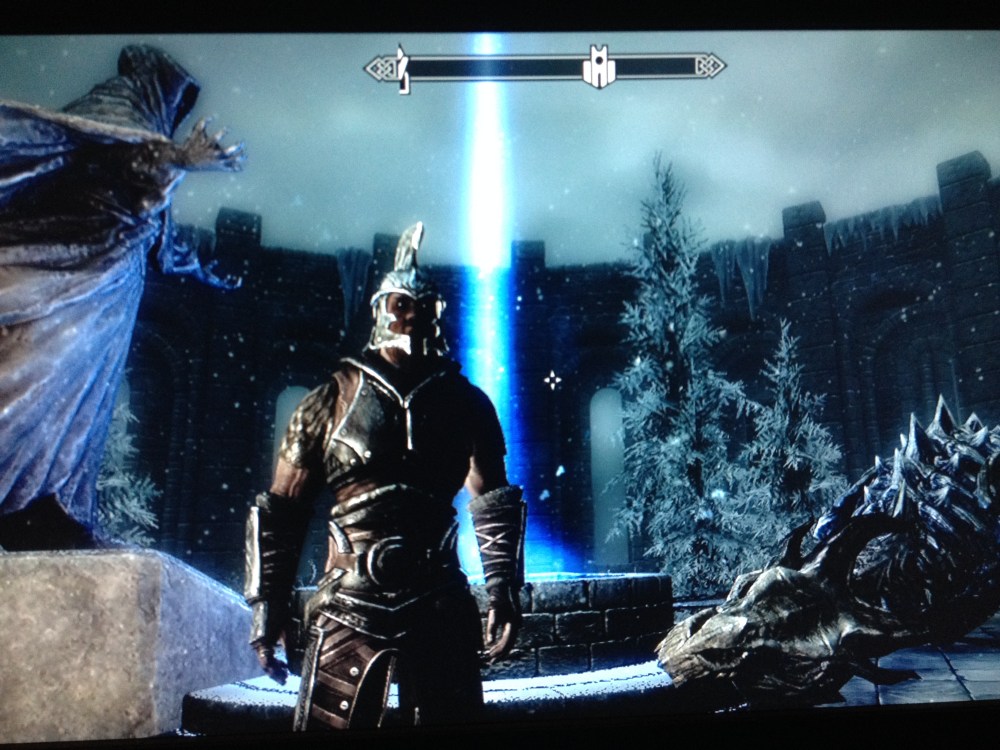Click the marker at the compass's left end
1000x750 pixels.
(403, 68)
